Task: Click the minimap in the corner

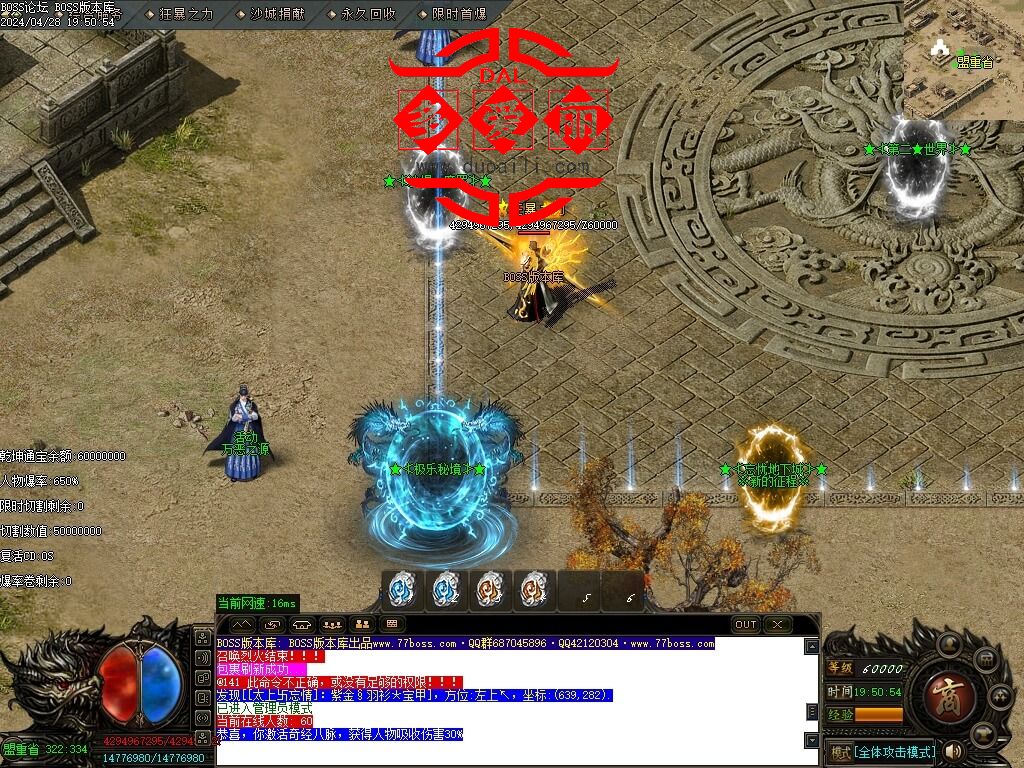Action: click(x=964, y=60)
